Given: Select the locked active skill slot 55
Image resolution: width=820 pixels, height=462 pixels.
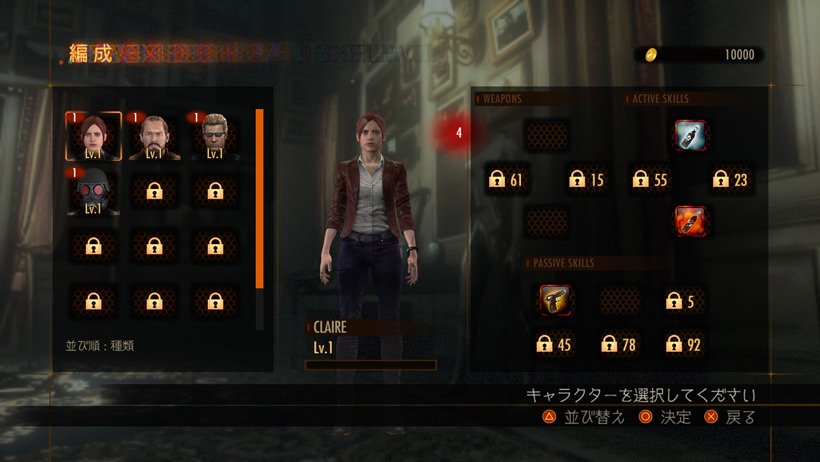Looking at the screenshot, I should (651, 180).
